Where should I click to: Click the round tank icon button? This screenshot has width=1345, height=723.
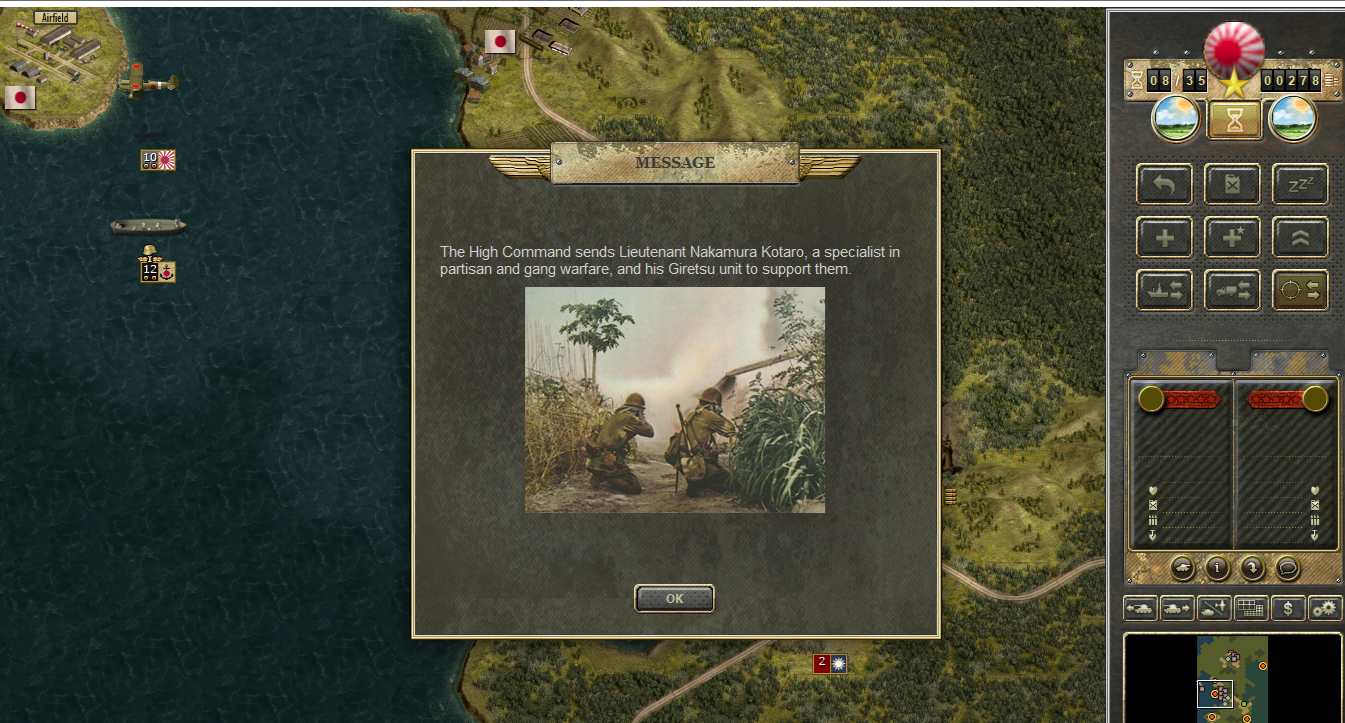click(1182, 568)
